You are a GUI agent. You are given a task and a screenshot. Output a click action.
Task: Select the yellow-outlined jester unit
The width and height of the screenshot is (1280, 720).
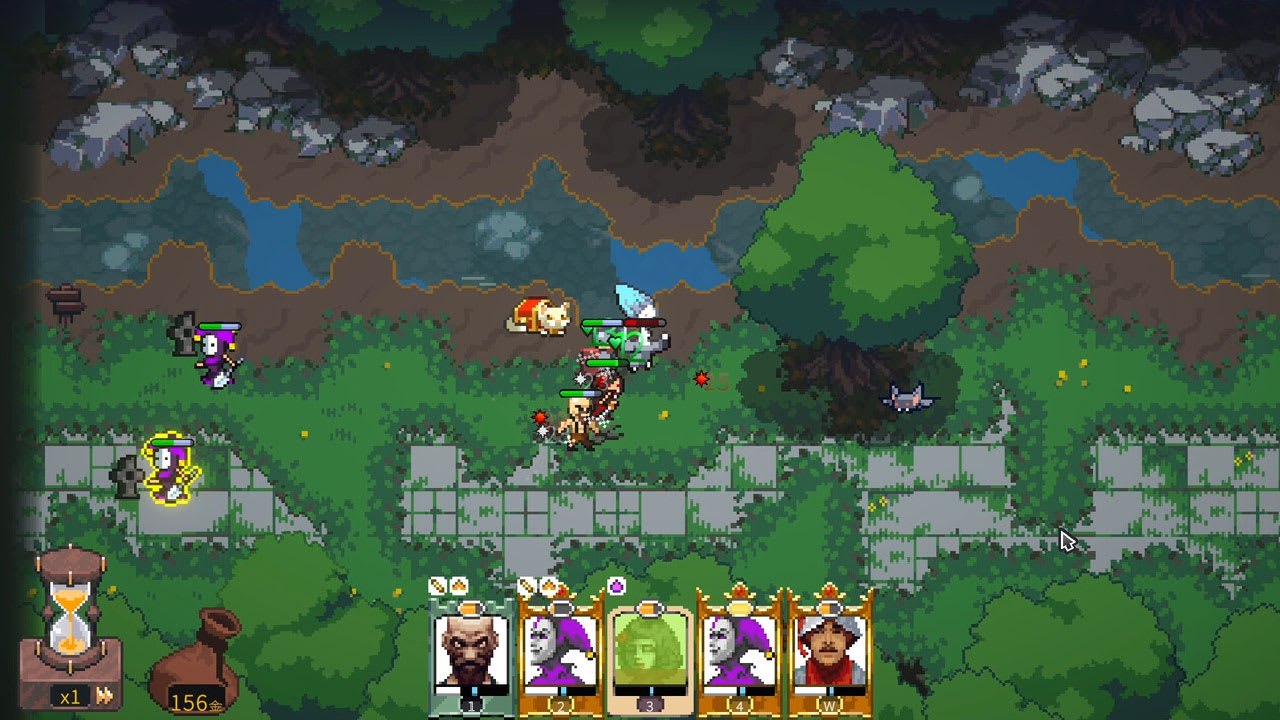click(x=170, y=468)
